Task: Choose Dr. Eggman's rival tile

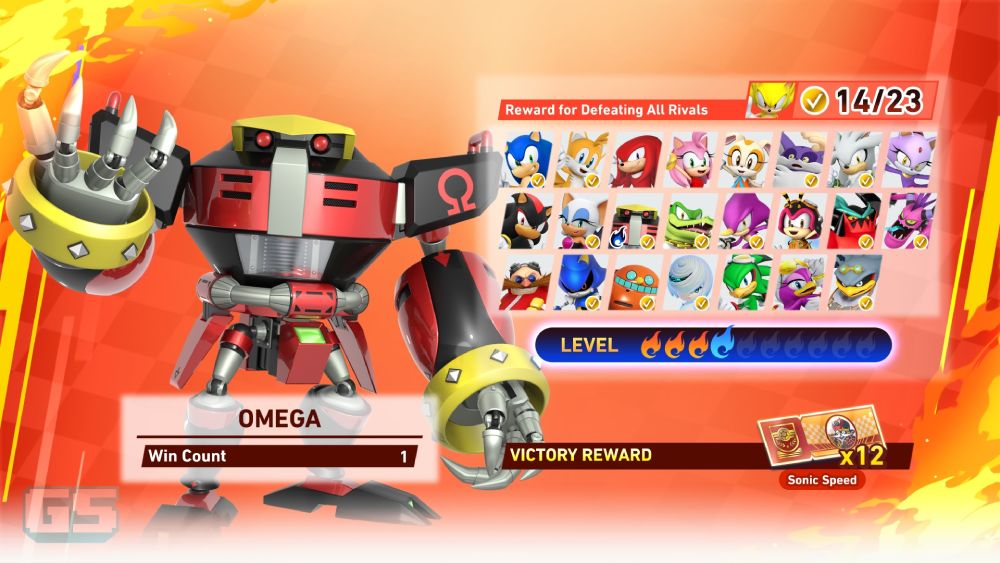Action: tap(526, 283)
